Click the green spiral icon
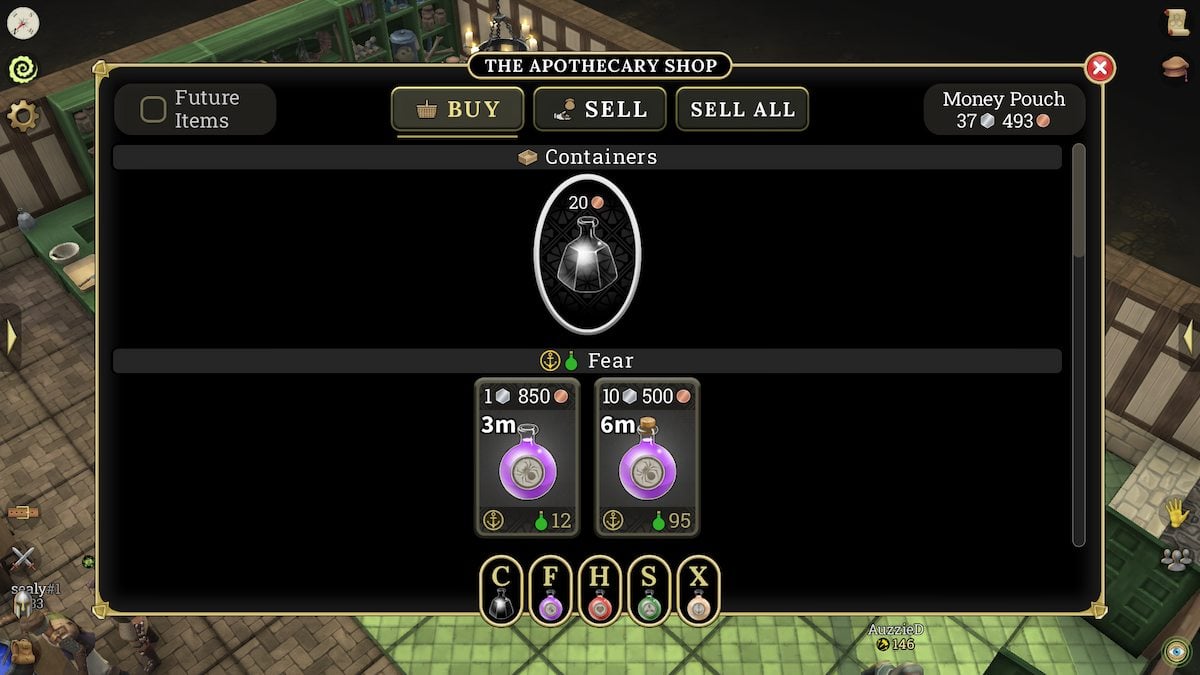 click(22, 68)
